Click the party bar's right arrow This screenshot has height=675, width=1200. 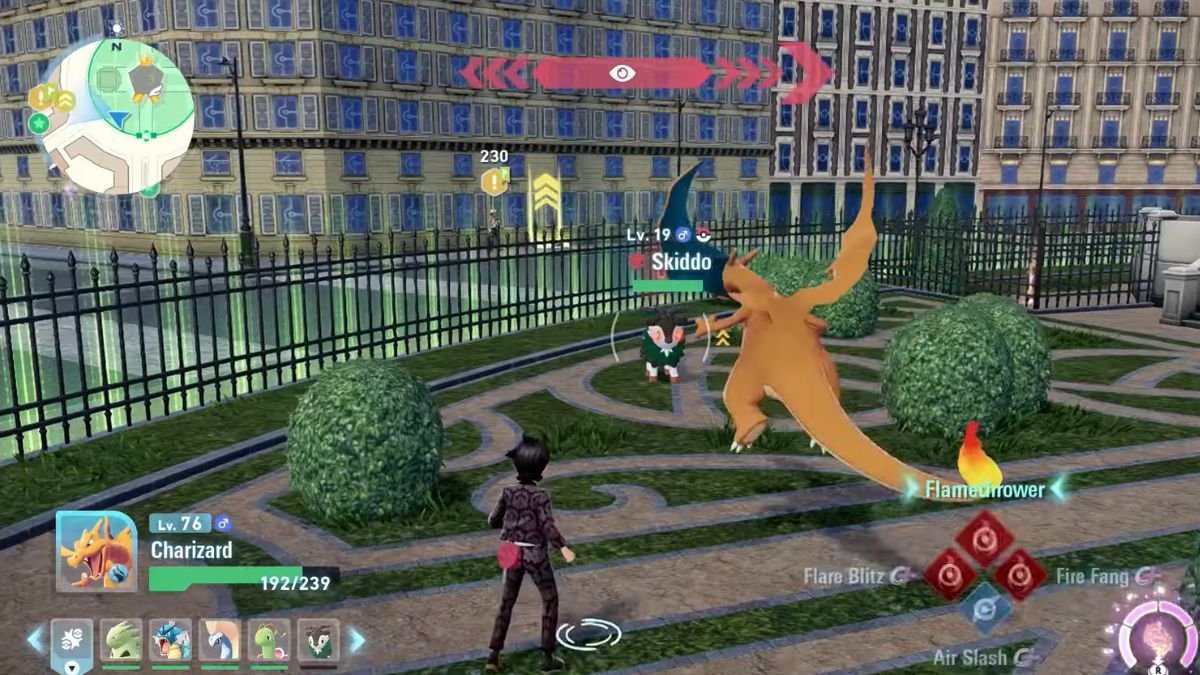pyautogui.click(x=356, y=640)
